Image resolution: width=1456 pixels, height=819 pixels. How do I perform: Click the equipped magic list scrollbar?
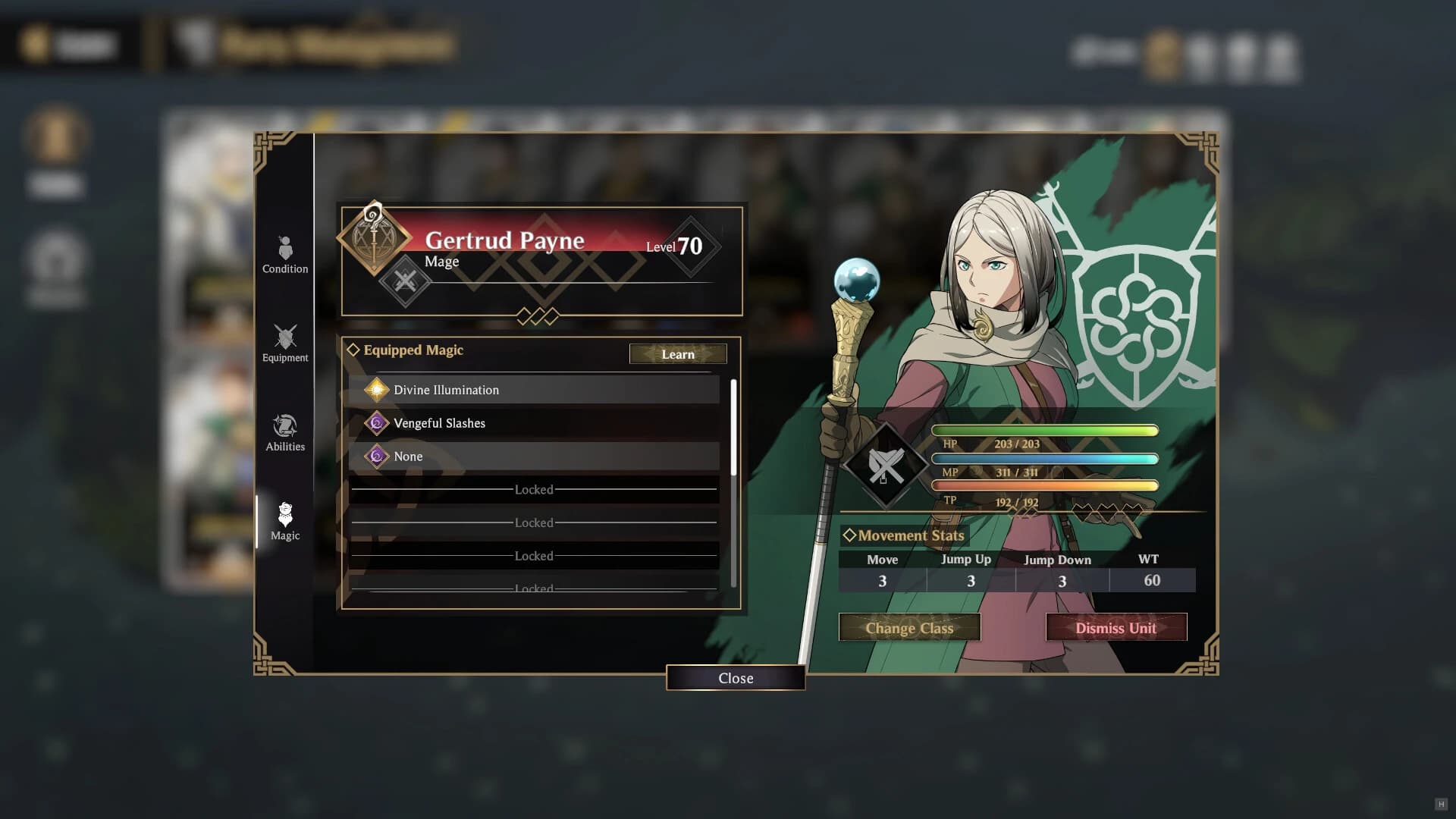tap(733, 428)
